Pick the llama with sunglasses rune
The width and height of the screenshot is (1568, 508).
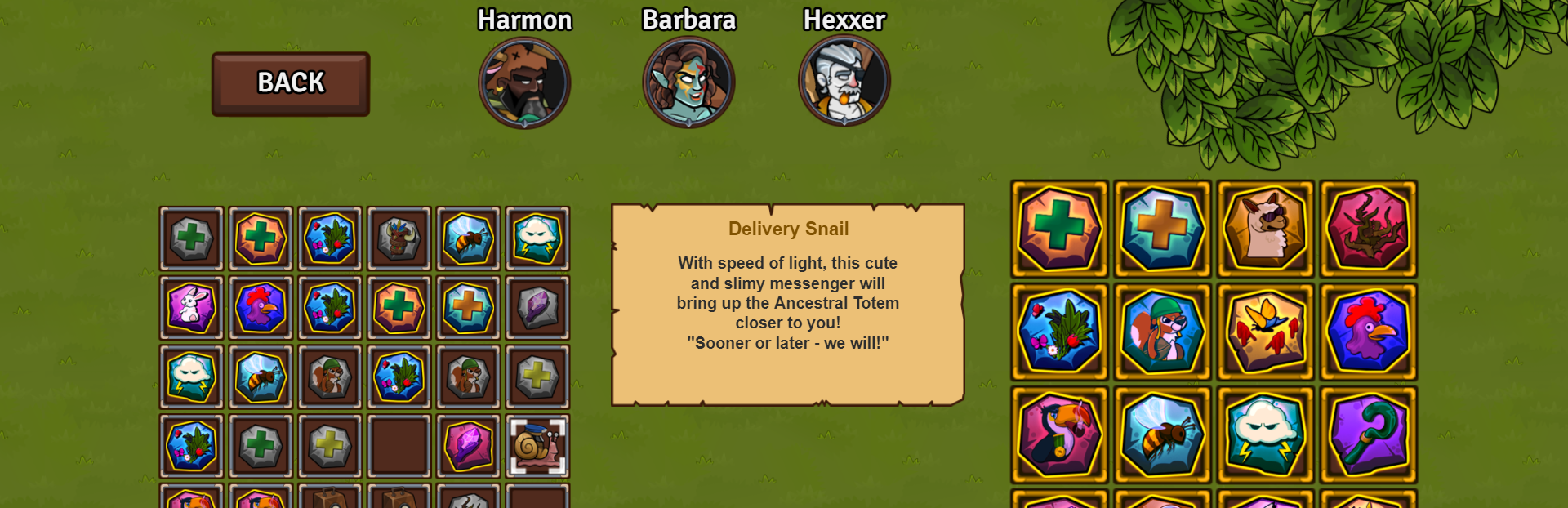[x=1265, y=229]
